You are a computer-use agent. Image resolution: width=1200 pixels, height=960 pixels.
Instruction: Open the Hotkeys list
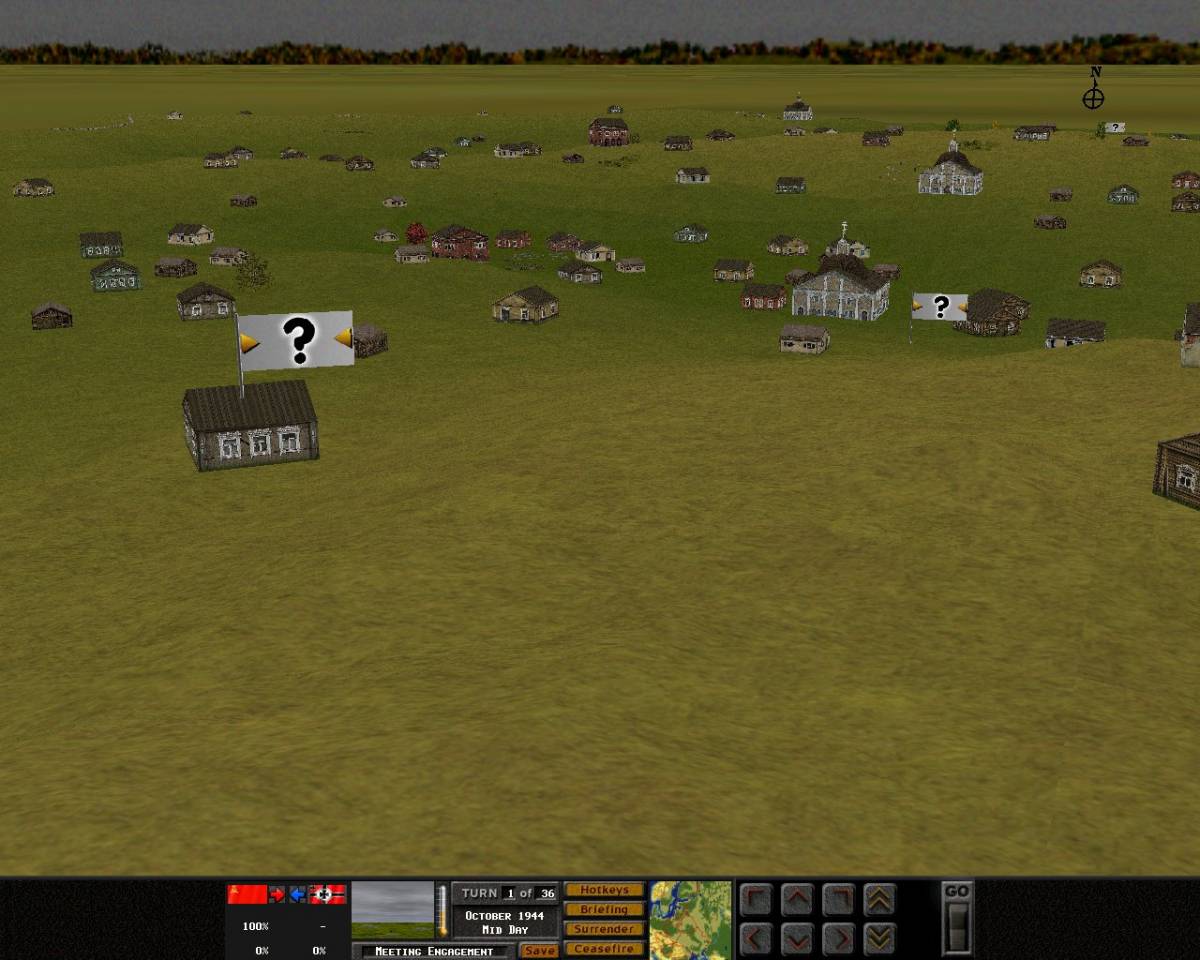tap(604, 890)
